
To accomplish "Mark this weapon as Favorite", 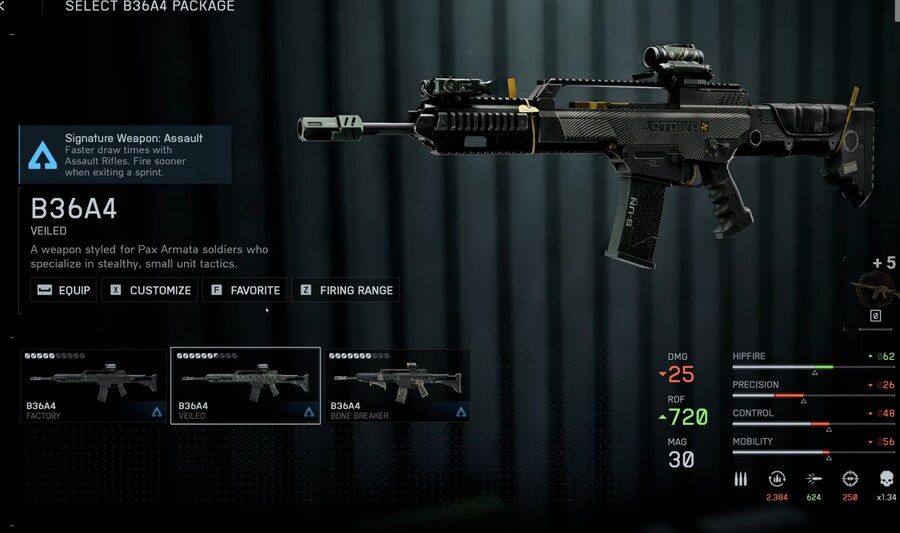I will 245,290.
